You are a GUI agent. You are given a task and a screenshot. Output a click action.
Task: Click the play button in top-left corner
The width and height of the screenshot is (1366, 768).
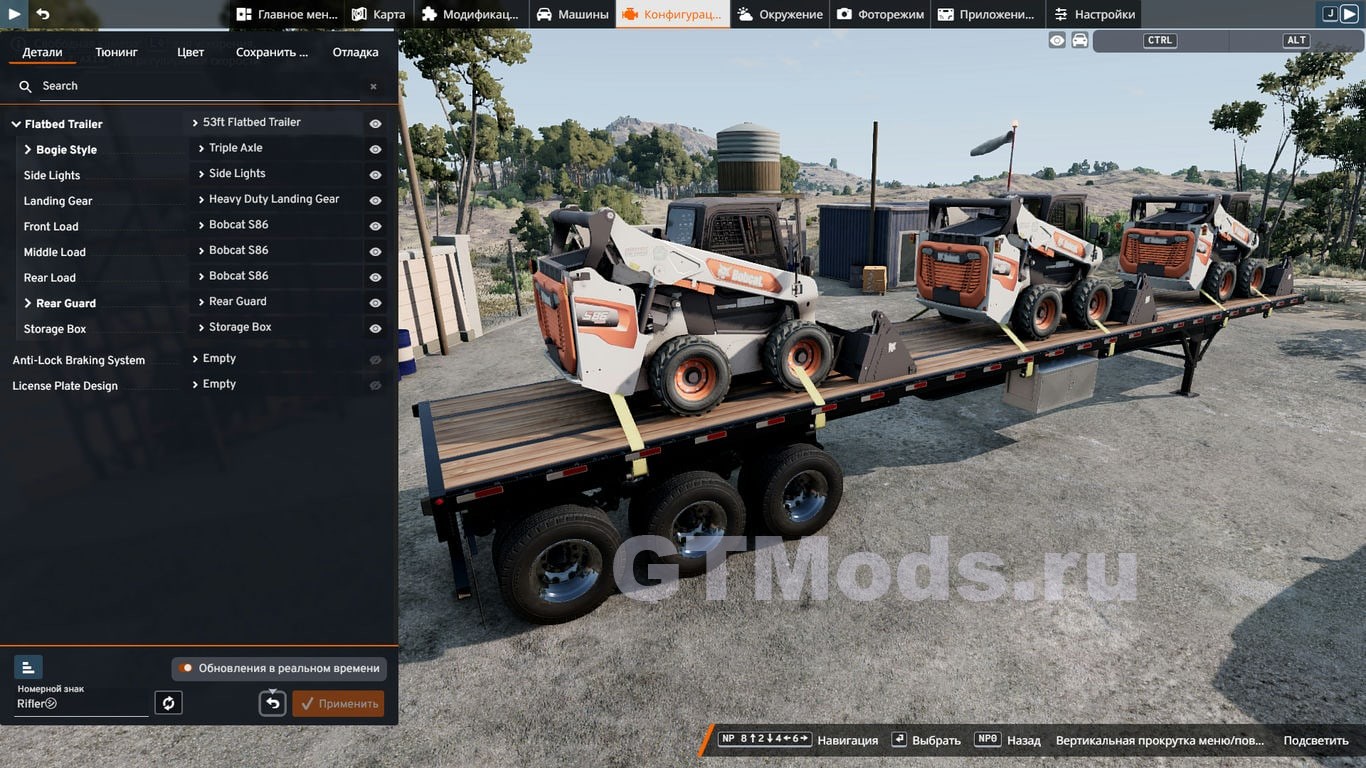click(x=14, y=14)
